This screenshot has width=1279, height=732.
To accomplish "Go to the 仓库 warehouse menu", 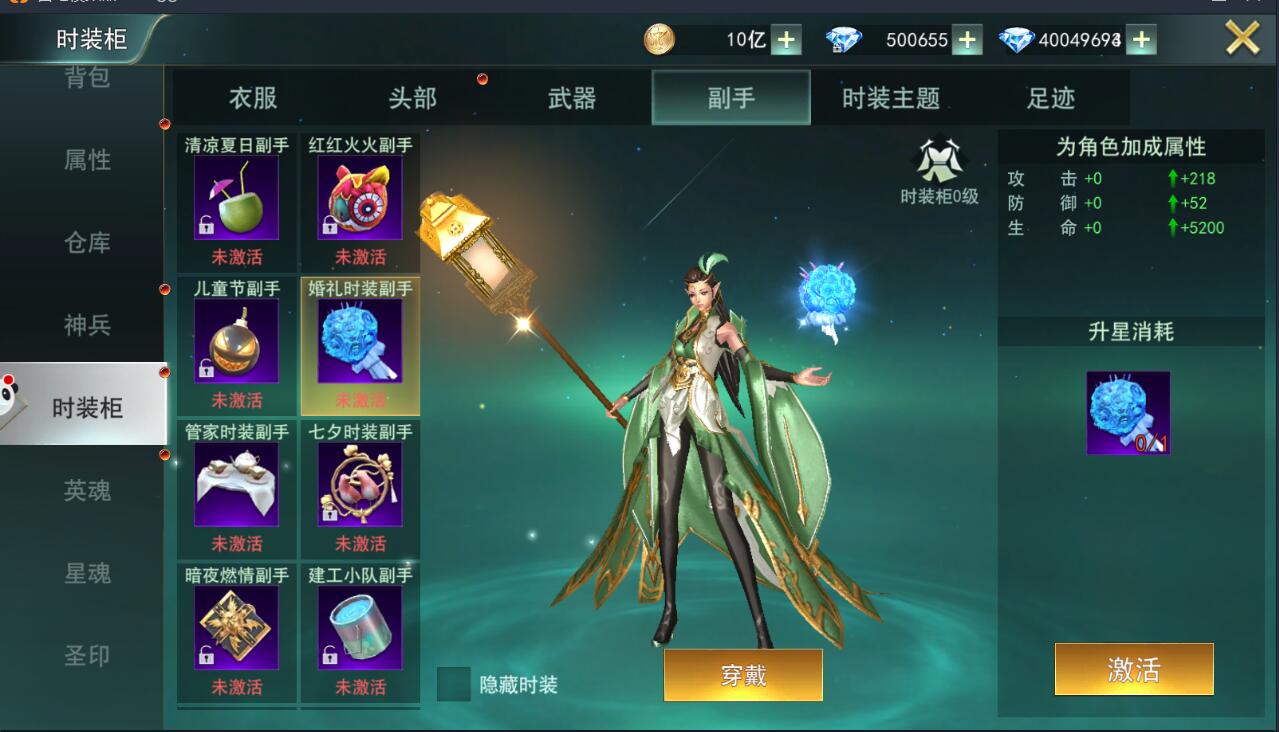I will tap(87, 243).
